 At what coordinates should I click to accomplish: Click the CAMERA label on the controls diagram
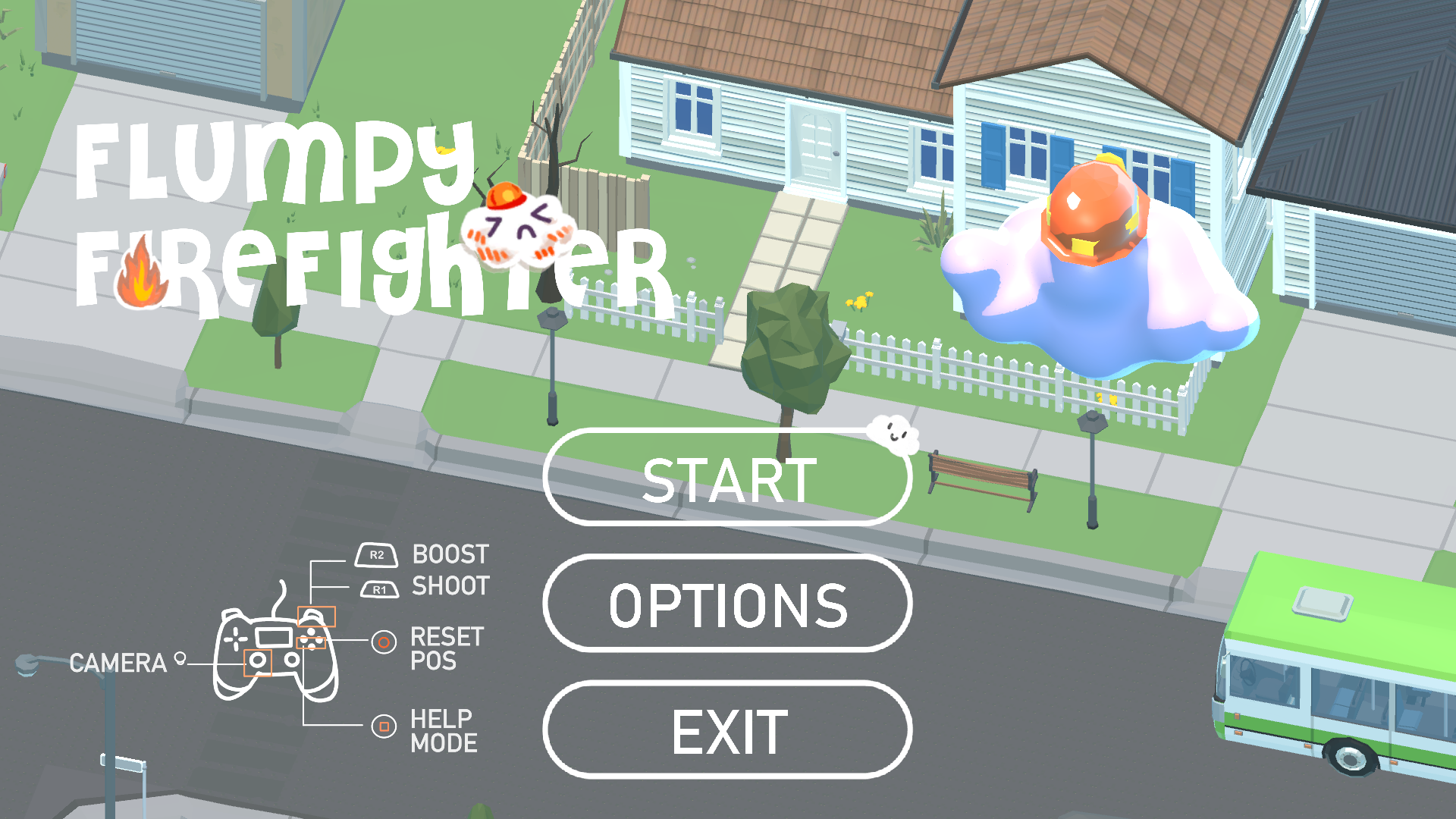point(118,664)
